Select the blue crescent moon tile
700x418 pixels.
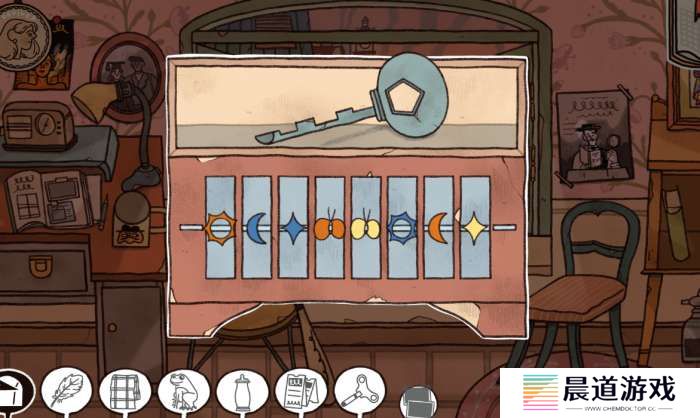pyautogui.click(x=257, y=228)
